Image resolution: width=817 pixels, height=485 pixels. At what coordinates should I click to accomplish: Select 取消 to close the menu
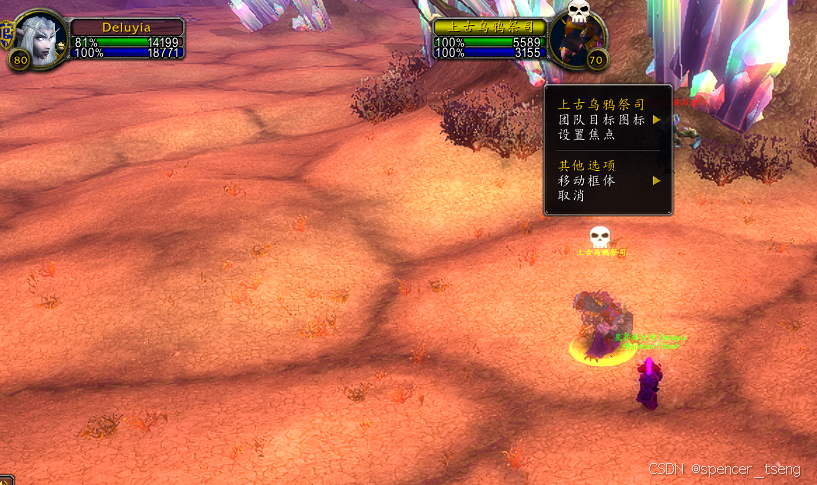click(x=572, y=196)
